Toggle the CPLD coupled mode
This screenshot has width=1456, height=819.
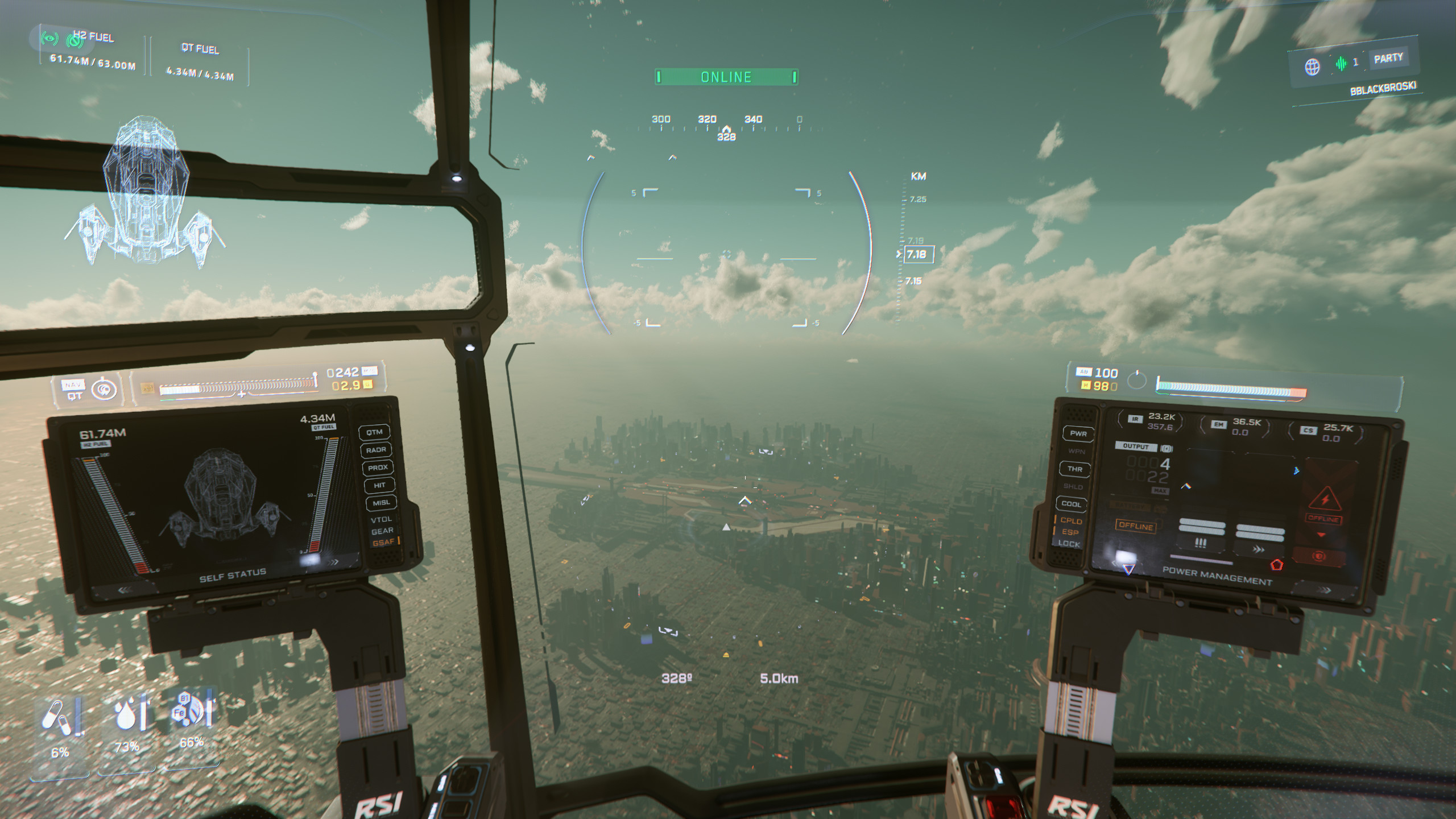coord(1070,520)
